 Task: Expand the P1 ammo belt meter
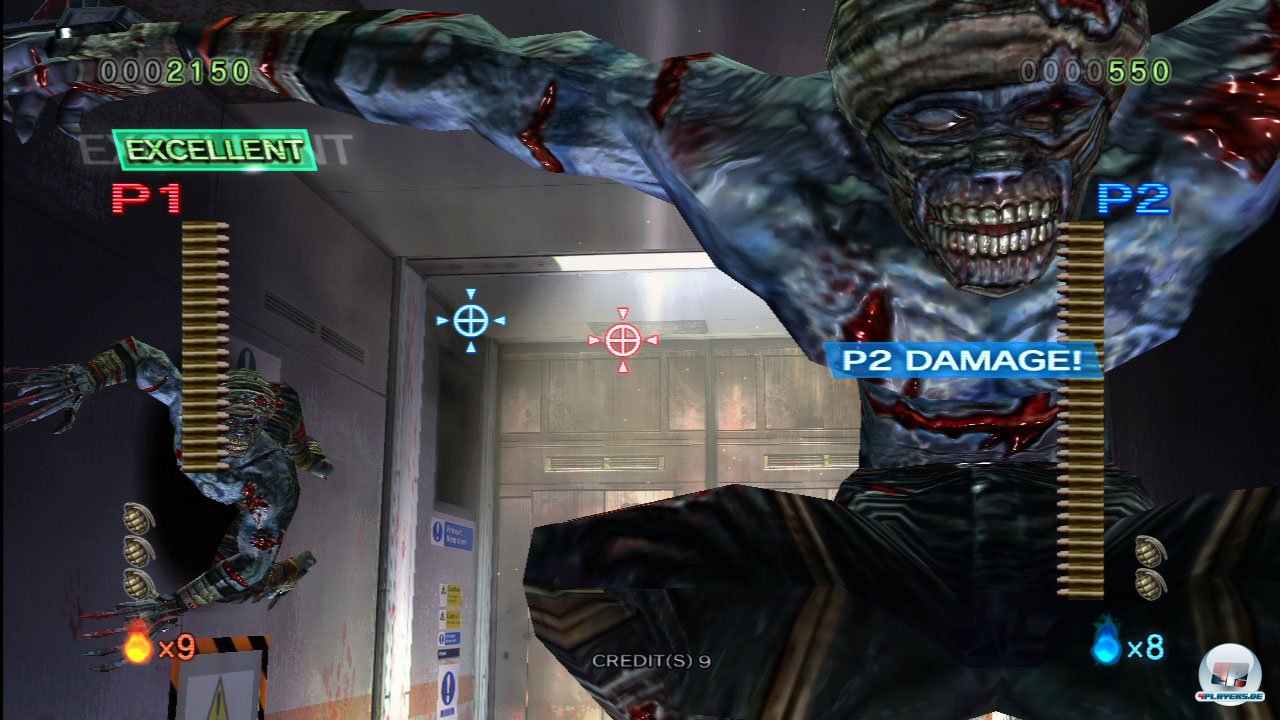203,345
